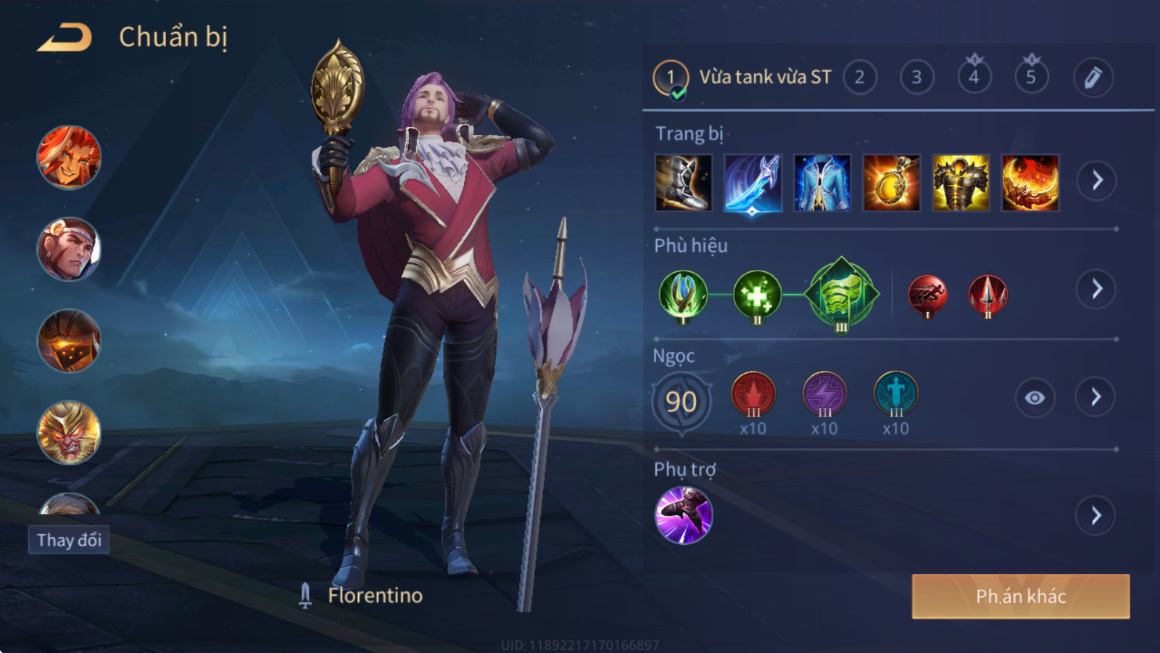Choose the blue blade equipment item
The image size is (1160, 653).
tap(752, 182)
